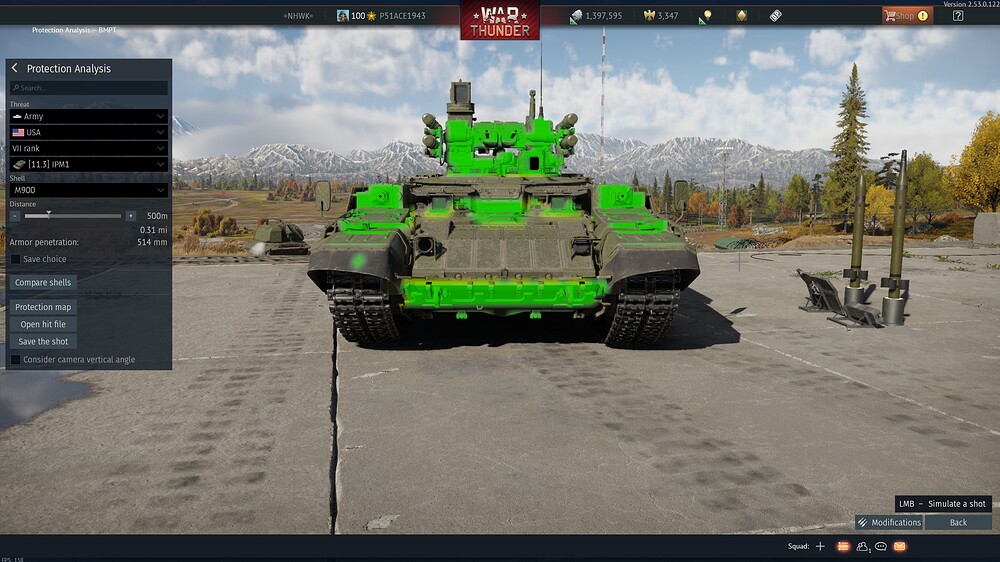Viewport: 1000px width, 562px height.
Task: Open the VII rank dropdown
Action: coord(89,148)
